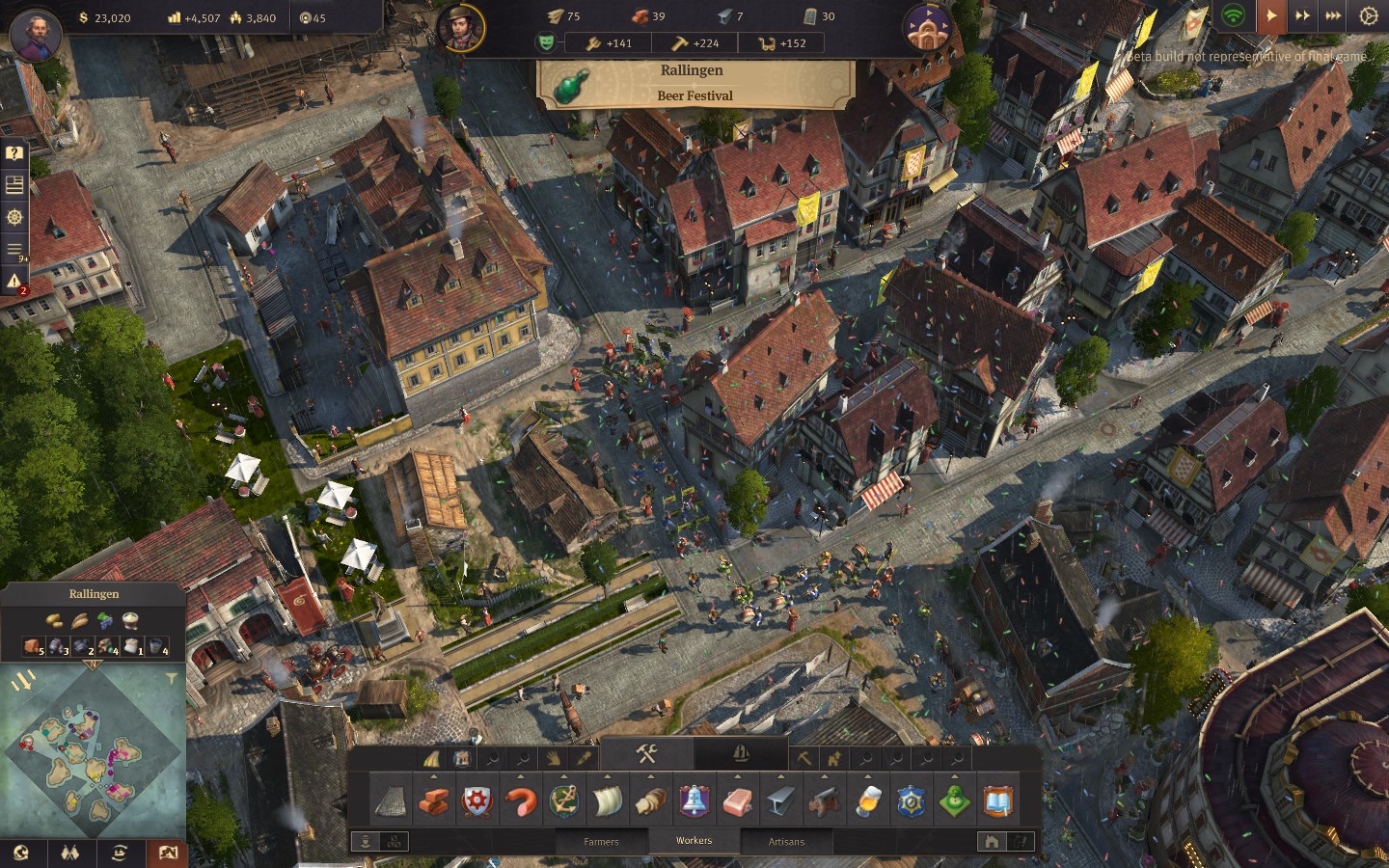Click the bread production icon
The image size is (1389, 868).
(651, 800)
